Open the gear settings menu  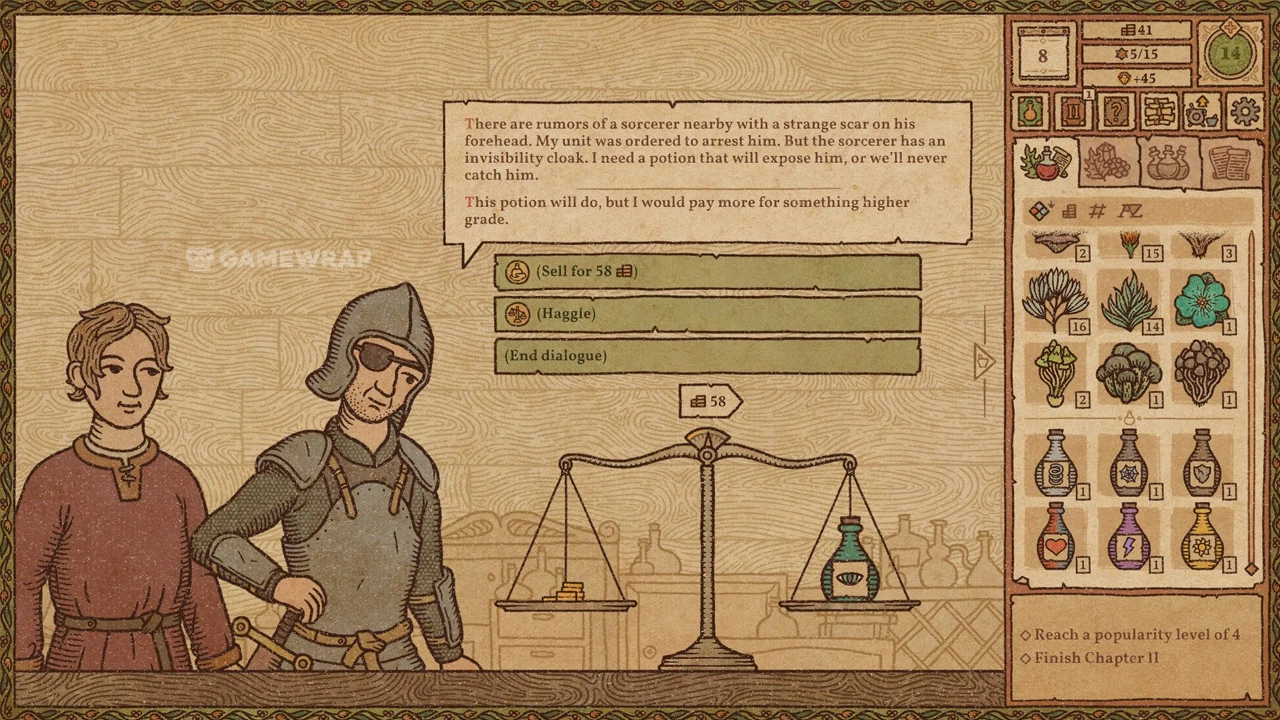coord(1245,111)
